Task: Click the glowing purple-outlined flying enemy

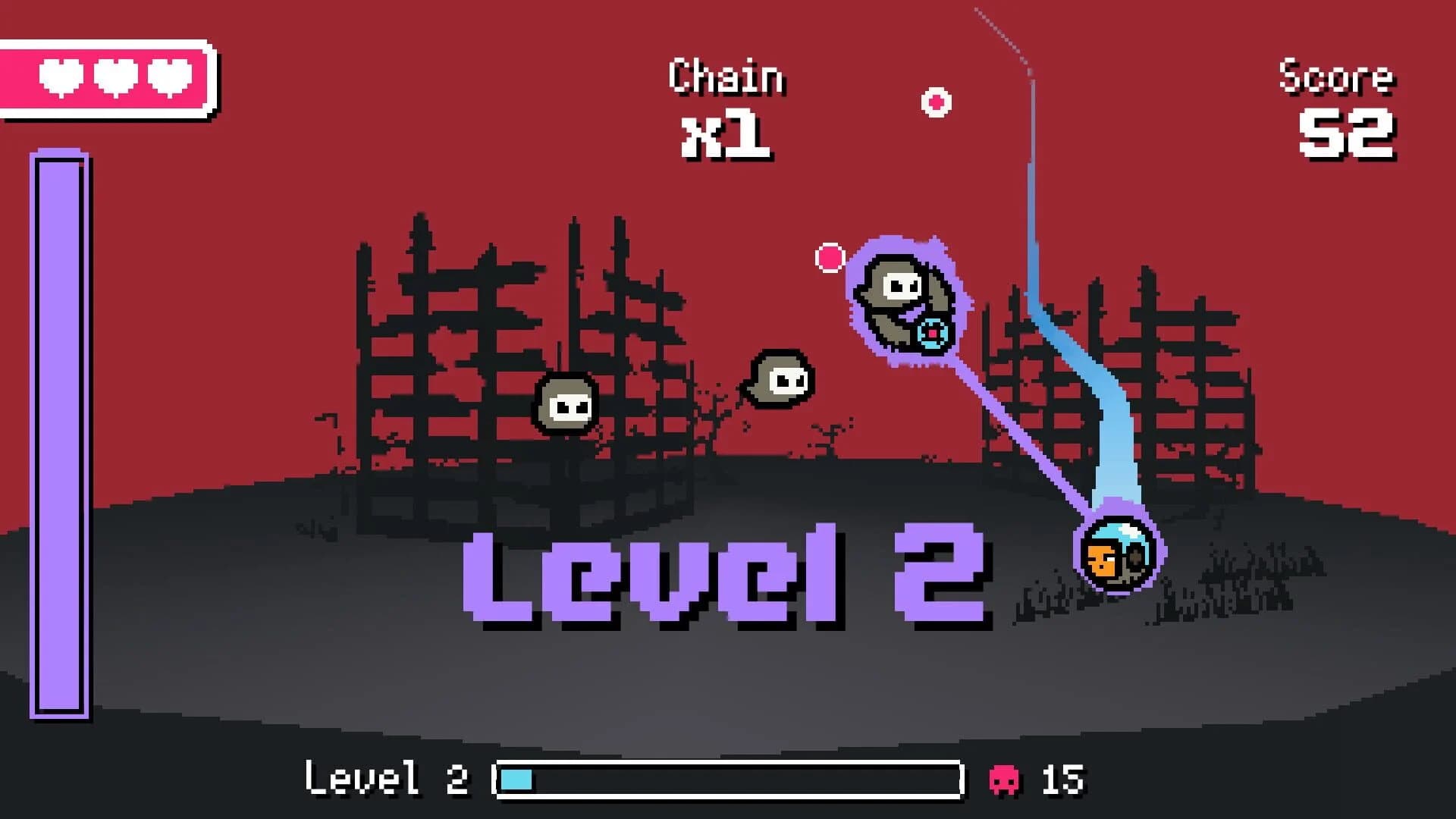Action: 902,296
